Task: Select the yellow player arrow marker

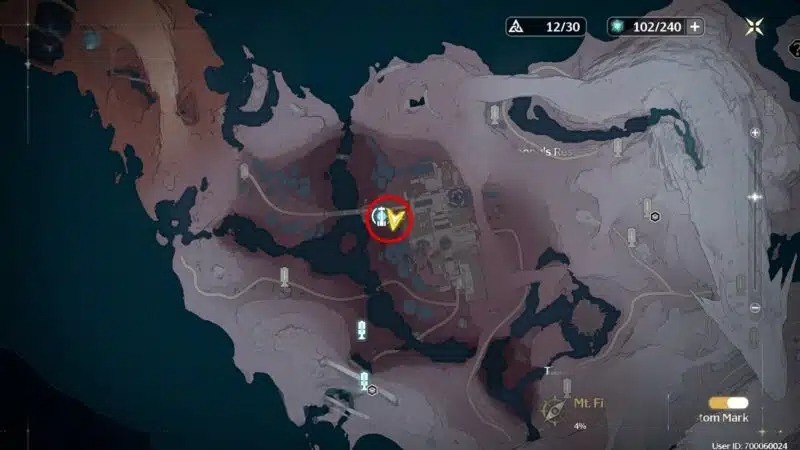Action: [x=399, y=219]
